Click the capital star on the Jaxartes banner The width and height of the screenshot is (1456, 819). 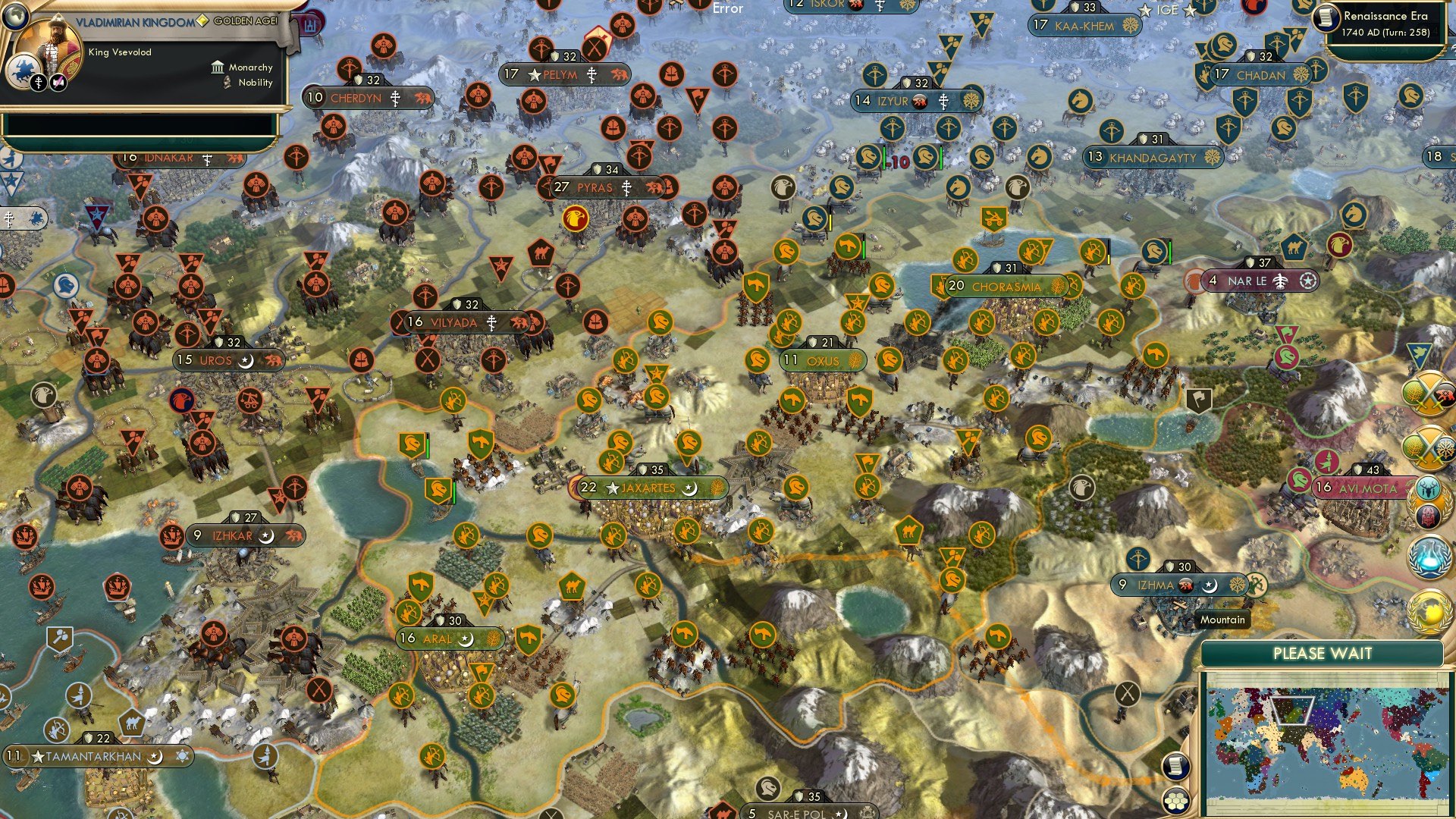[x=612, y=488]
